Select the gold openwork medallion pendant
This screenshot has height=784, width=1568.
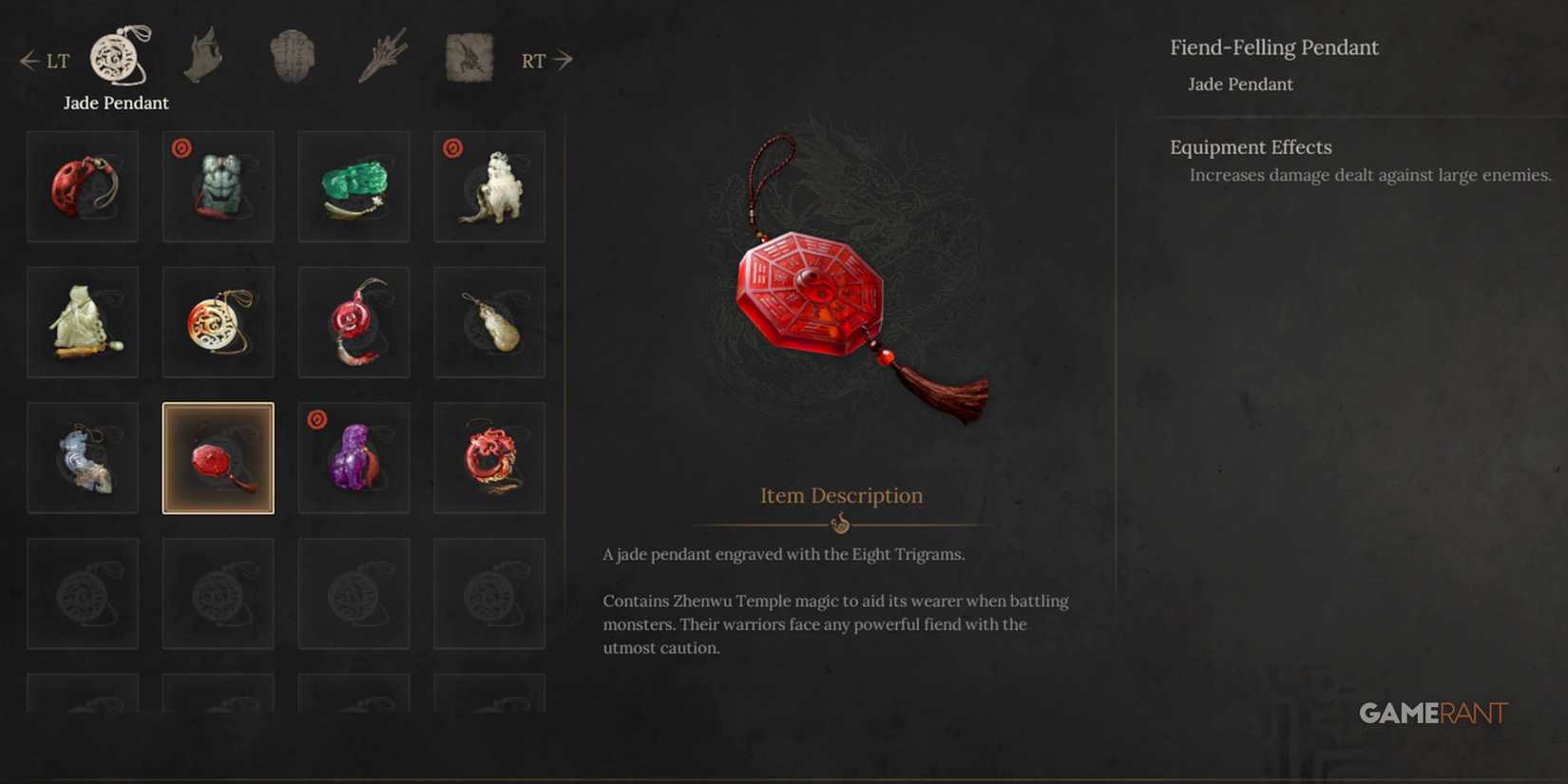(x=218, y=321)
